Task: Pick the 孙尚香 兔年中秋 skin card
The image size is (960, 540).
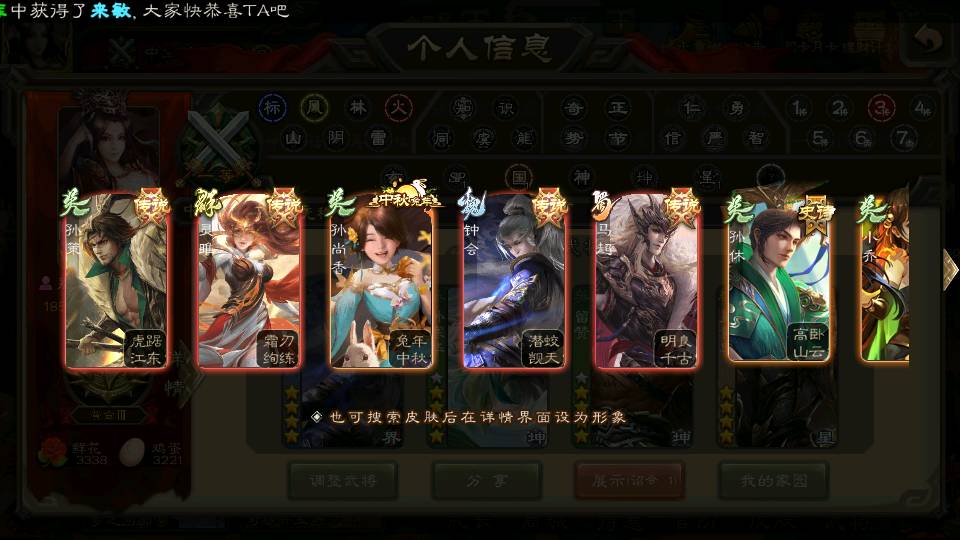Action: click(382, 280)
